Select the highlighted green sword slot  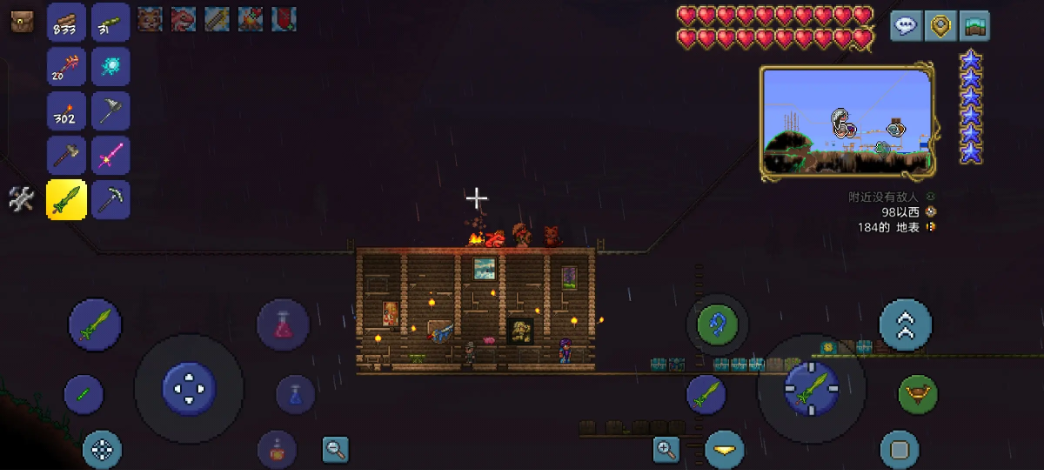click(66, 199)
